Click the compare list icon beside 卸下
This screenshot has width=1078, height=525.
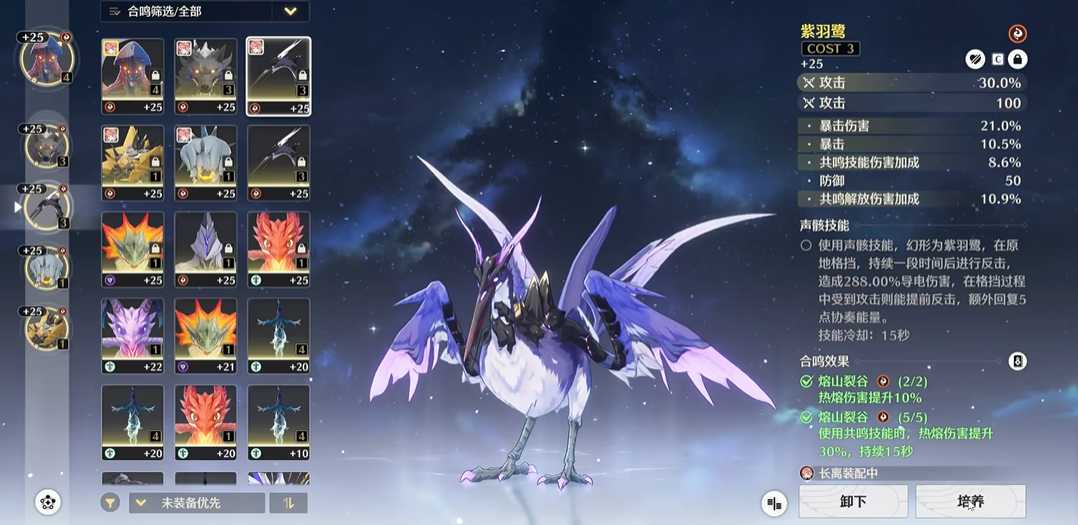pyautogui.click(x=773, y=502)
